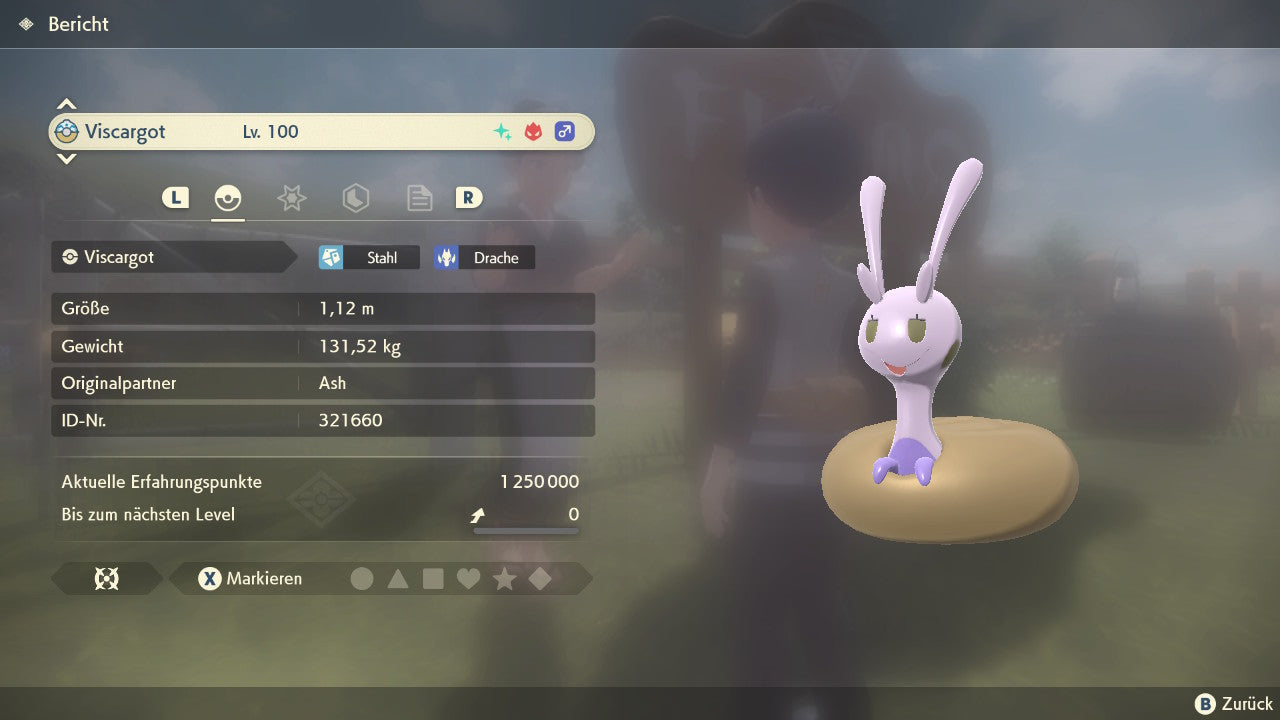The width and height of the screenshot is (1280, 720).
Task: Select the next Pokémon with the down arrow
Action: [x=66, y=158]
